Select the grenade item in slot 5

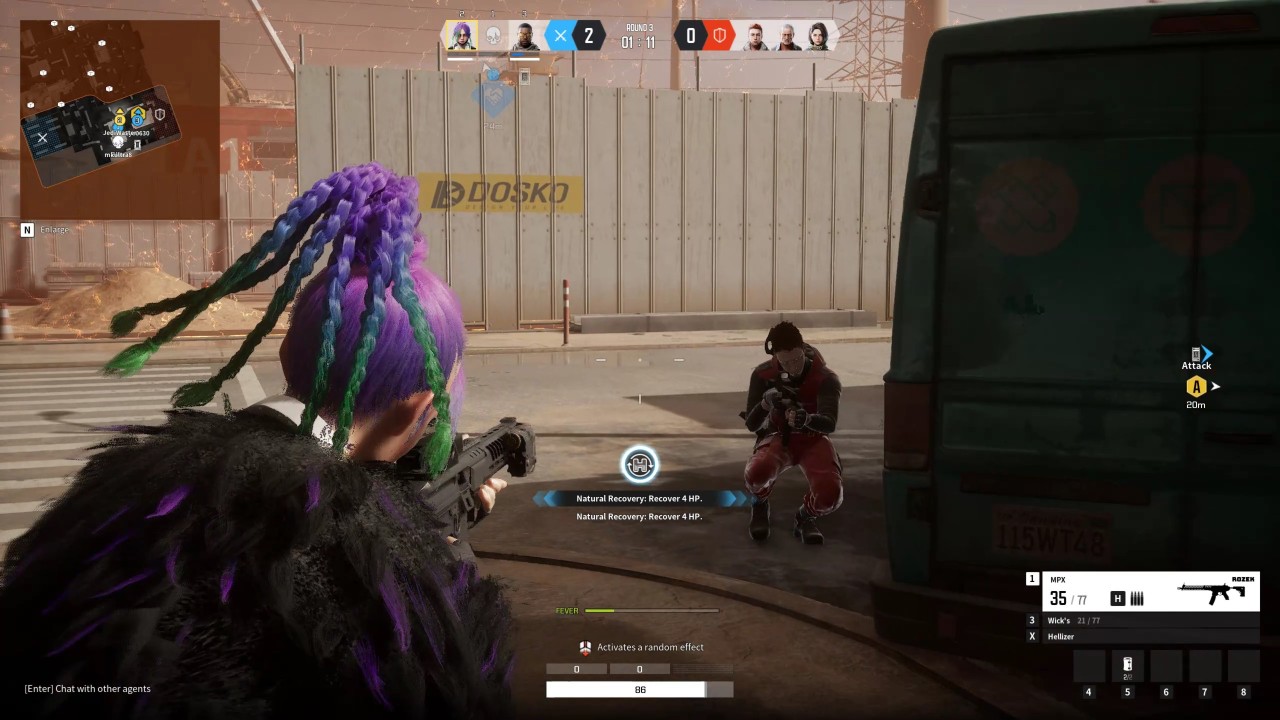coord(1127,665)
